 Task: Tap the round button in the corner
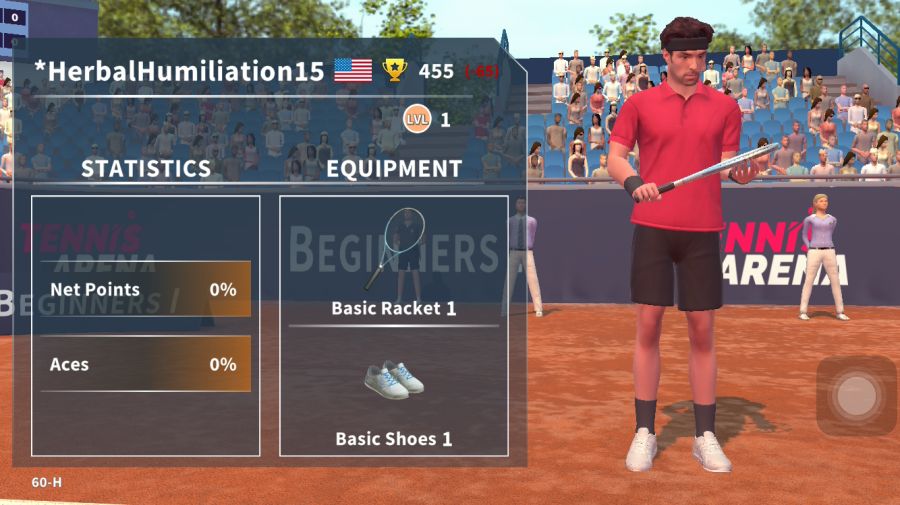(856, 396)
